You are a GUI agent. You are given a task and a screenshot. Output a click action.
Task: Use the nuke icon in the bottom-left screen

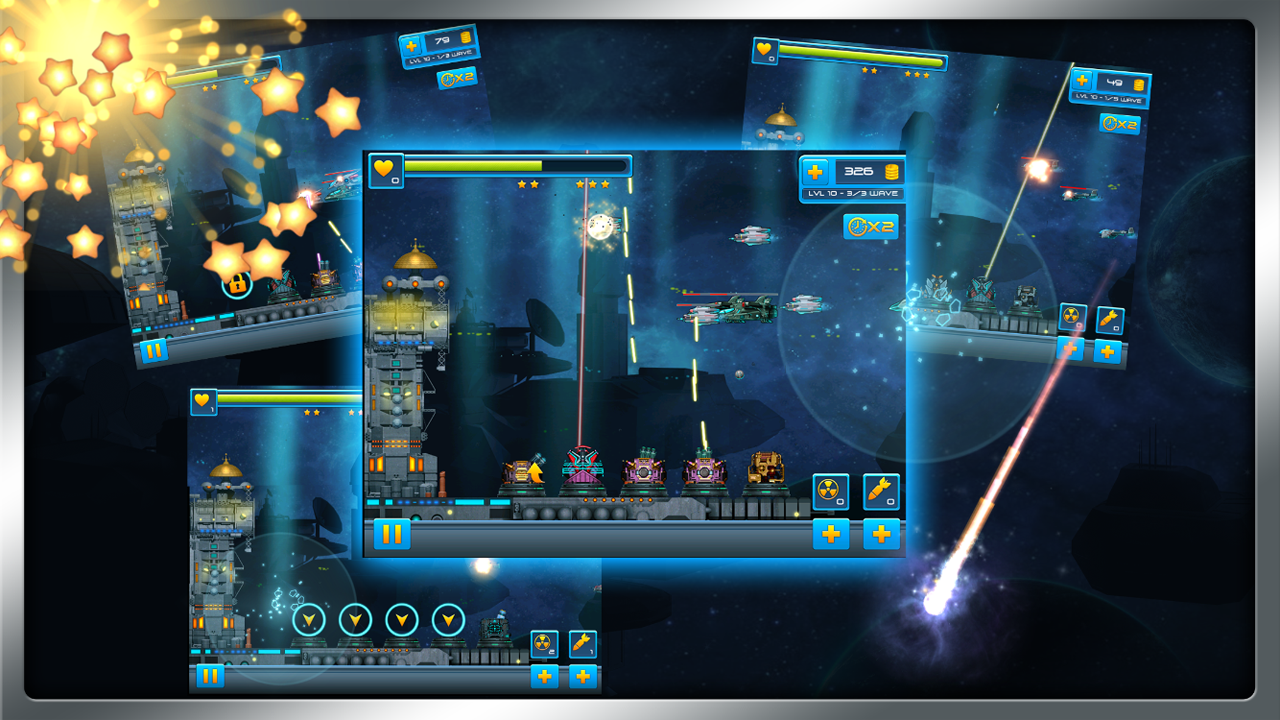(545, 643)
